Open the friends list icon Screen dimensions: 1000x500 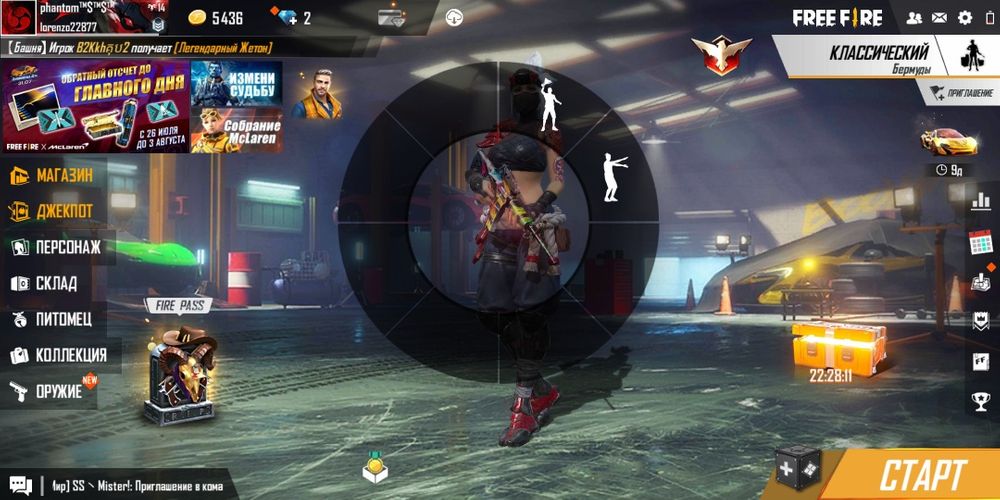[x=914, y=18]
